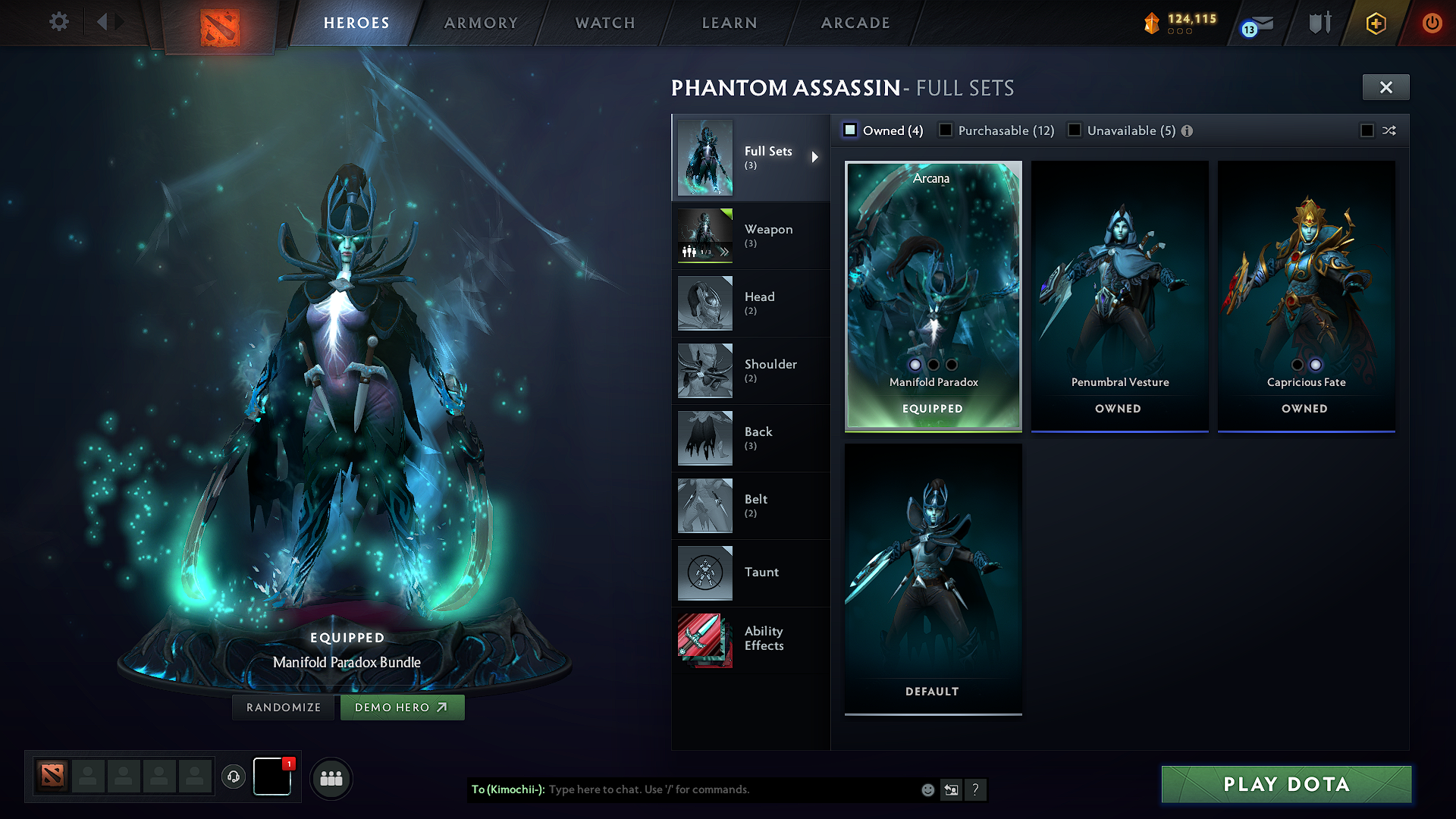Click the red power logout icon
This screenshot has height=819, width=1456.
[x=1432, y=22]
